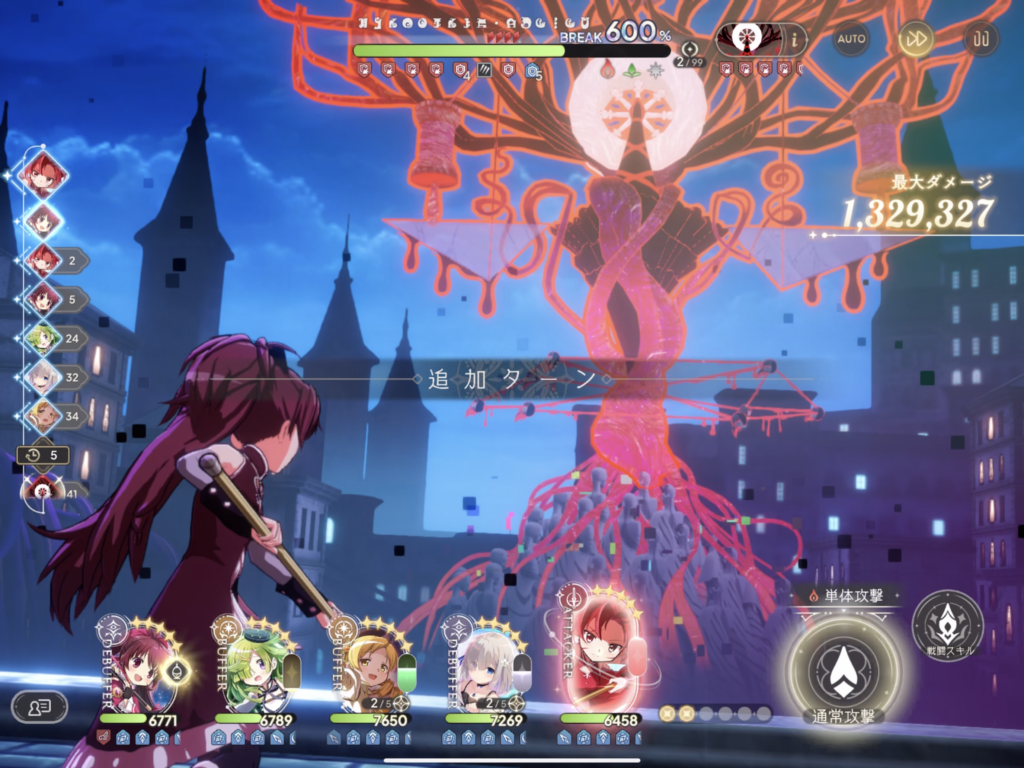Viewport: 1024px width, 768px height.
Task: Pause the battle
Action: (x=980, y=39)
